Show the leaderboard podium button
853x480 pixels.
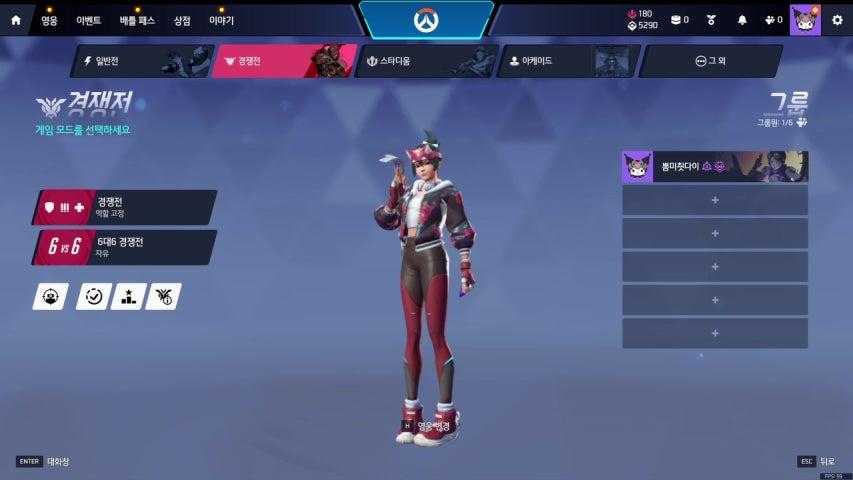(128, 296)
